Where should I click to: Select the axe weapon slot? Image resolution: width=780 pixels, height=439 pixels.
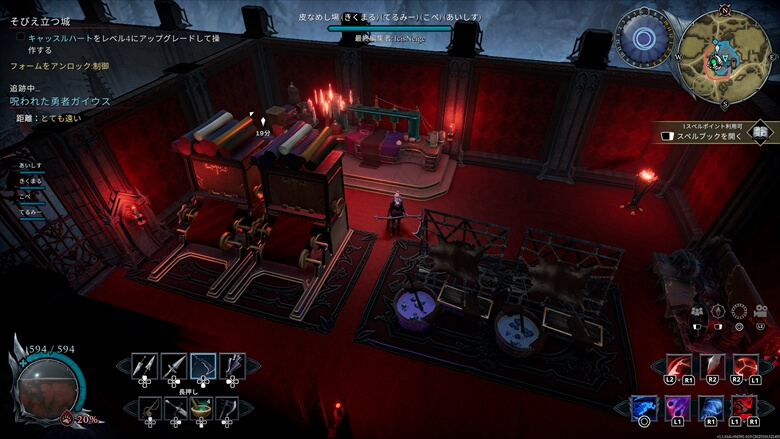tap(232, 408)
